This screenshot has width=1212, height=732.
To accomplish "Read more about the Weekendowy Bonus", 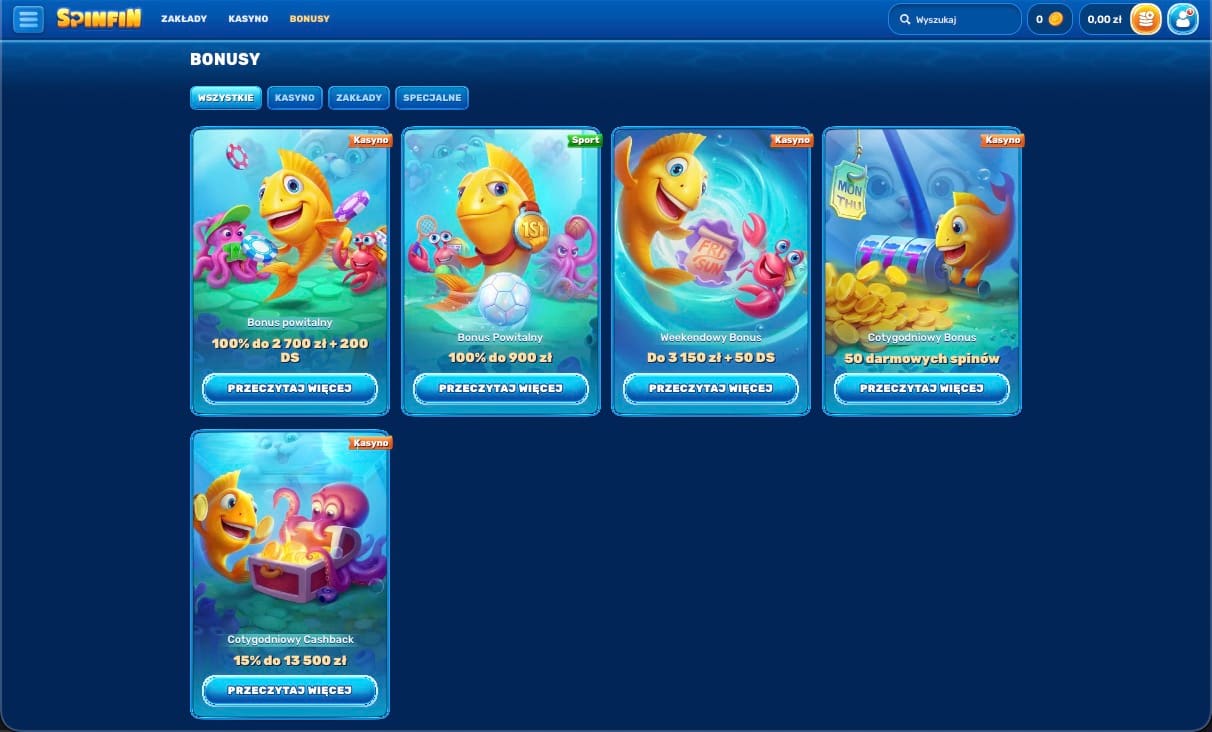I will 711,388.
